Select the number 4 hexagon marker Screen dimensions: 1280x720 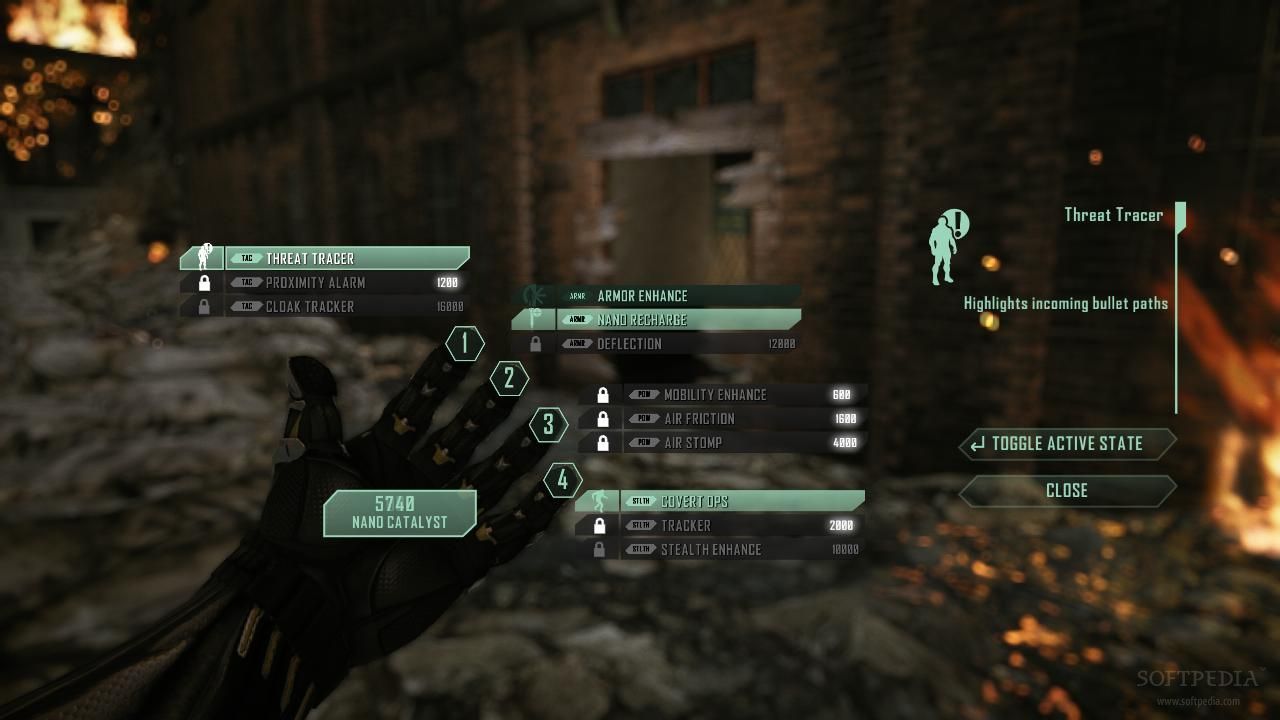click(562, 481)
